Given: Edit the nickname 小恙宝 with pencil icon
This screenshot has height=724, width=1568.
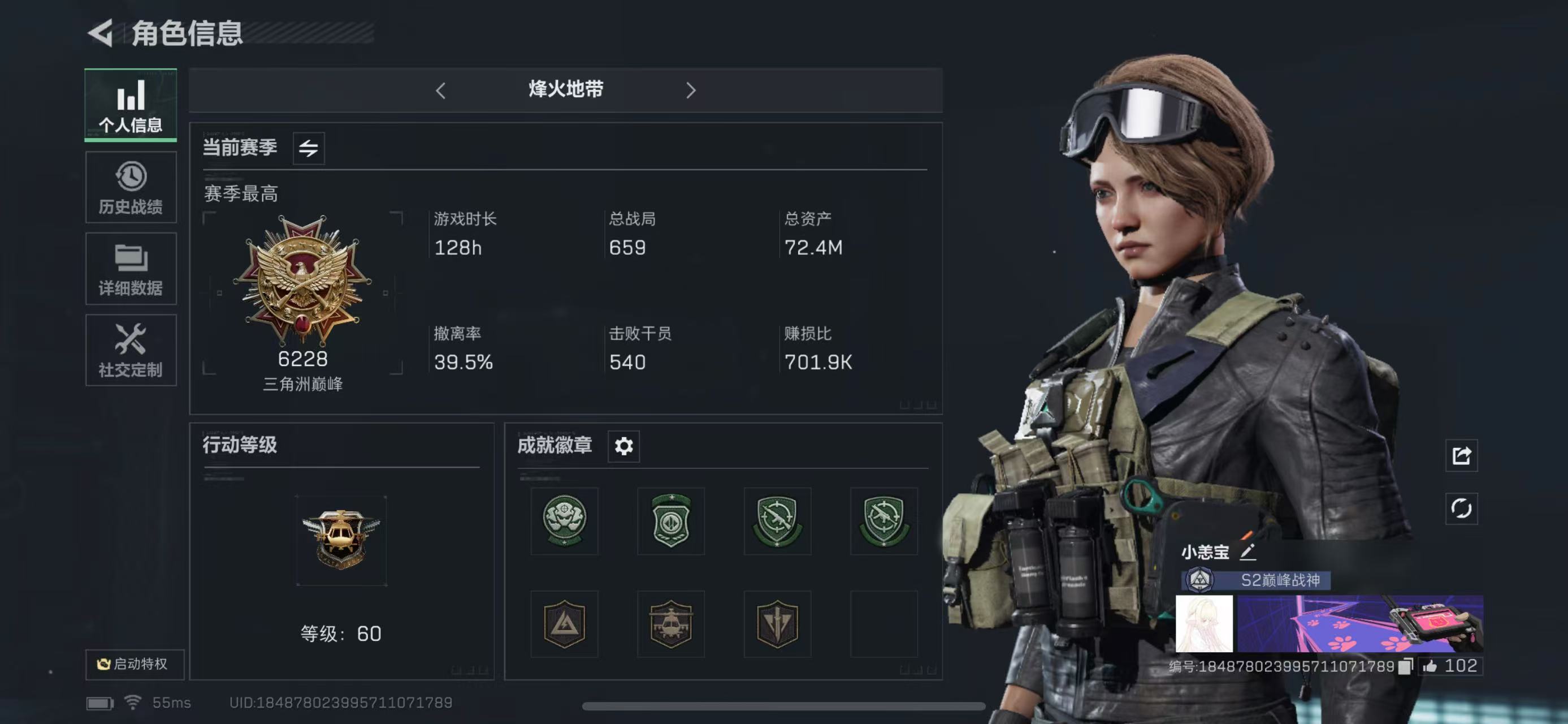Looking at the screenshot, I should tap(1248, 551).
